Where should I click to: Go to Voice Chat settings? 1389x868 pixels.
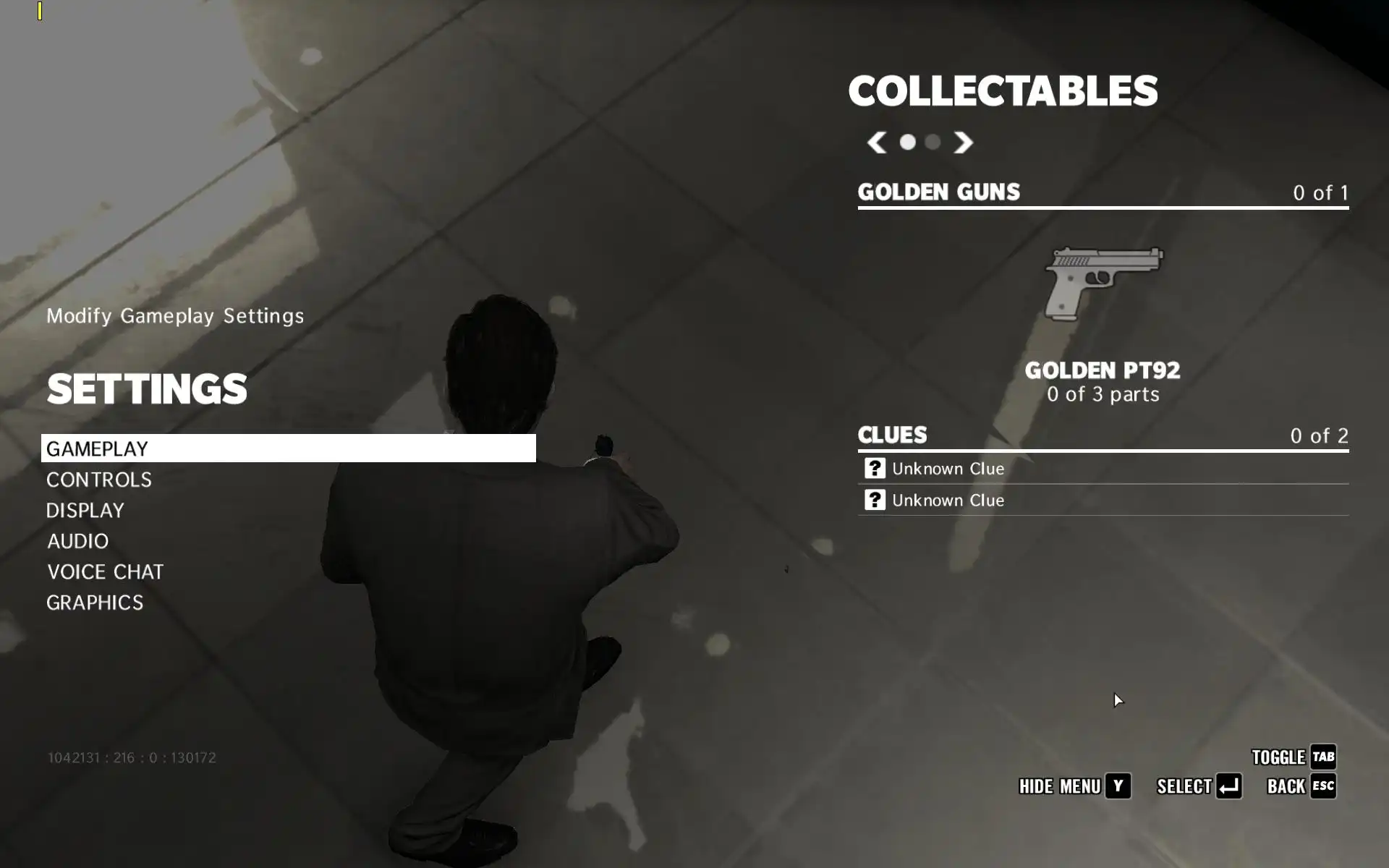(x=106, y=572)
